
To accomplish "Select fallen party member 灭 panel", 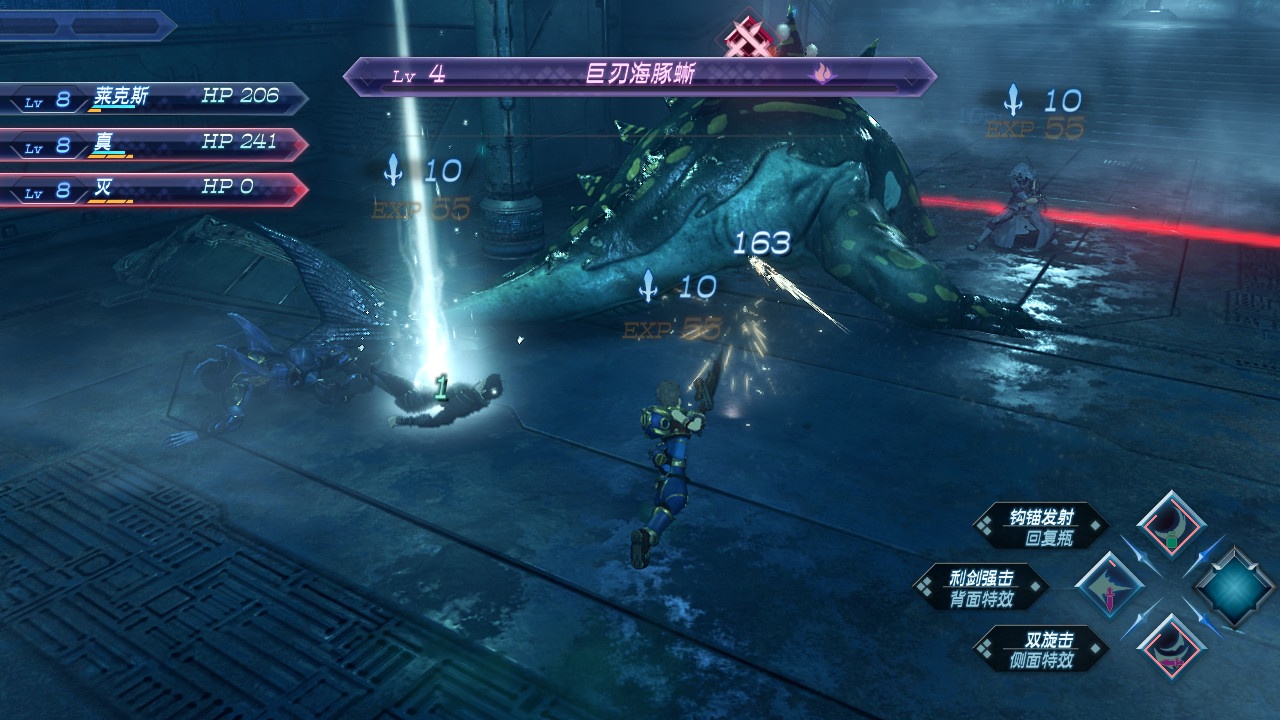I will coord(153,189).
